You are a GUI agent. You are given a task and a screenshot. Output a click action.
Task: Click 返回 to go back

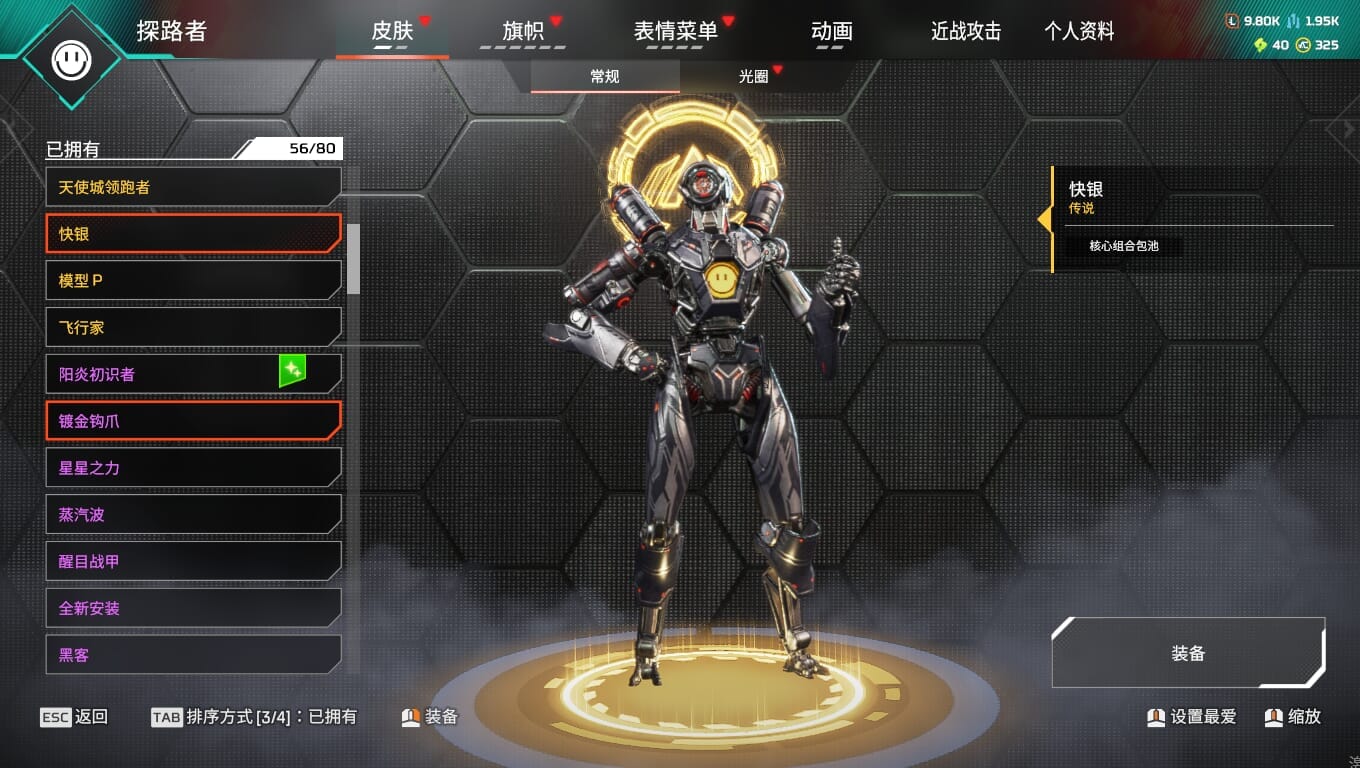(x=74, y=717)
